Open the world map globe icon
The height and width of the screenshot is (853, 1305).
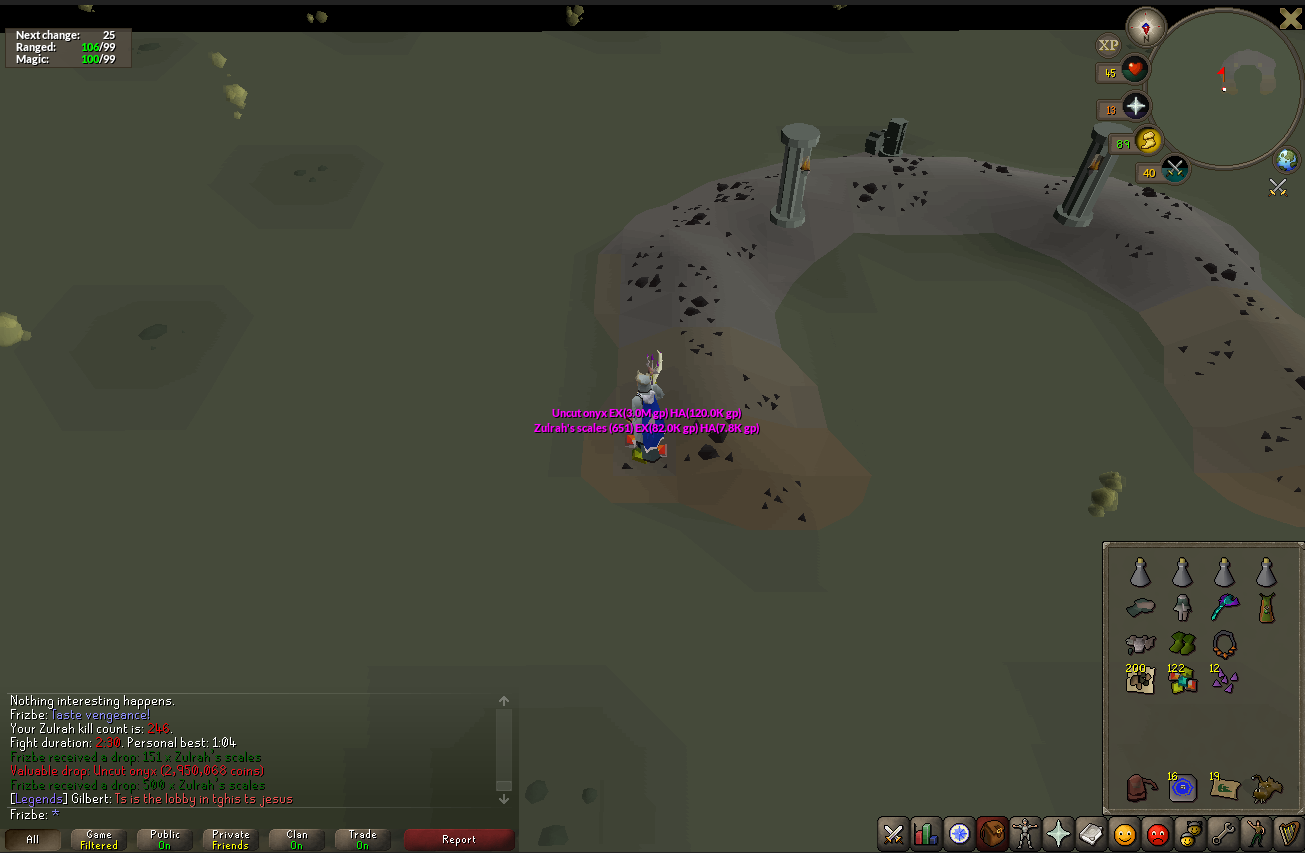pos(1285,161)
